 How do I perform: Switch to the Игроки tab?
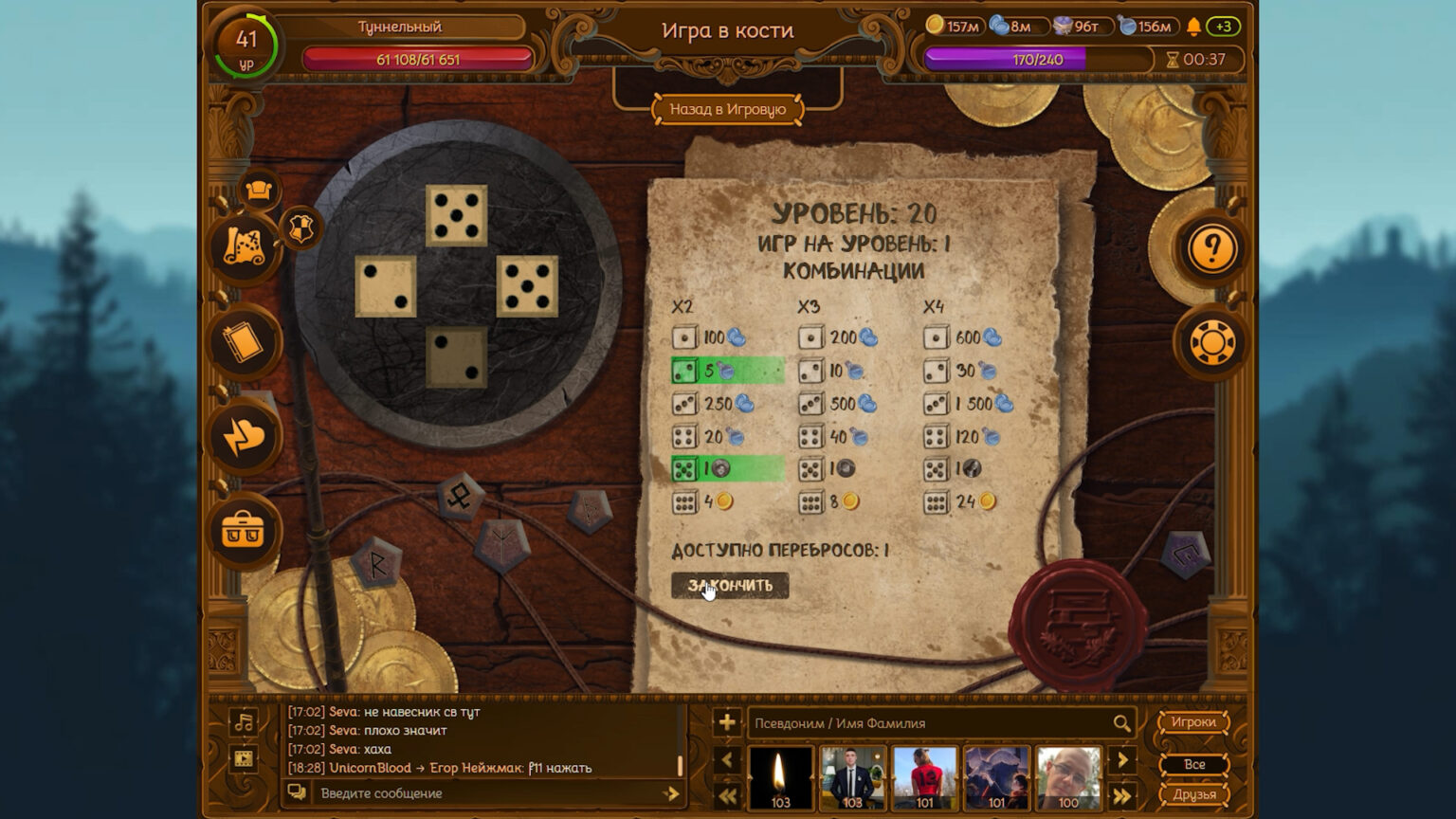(1193, 722)
